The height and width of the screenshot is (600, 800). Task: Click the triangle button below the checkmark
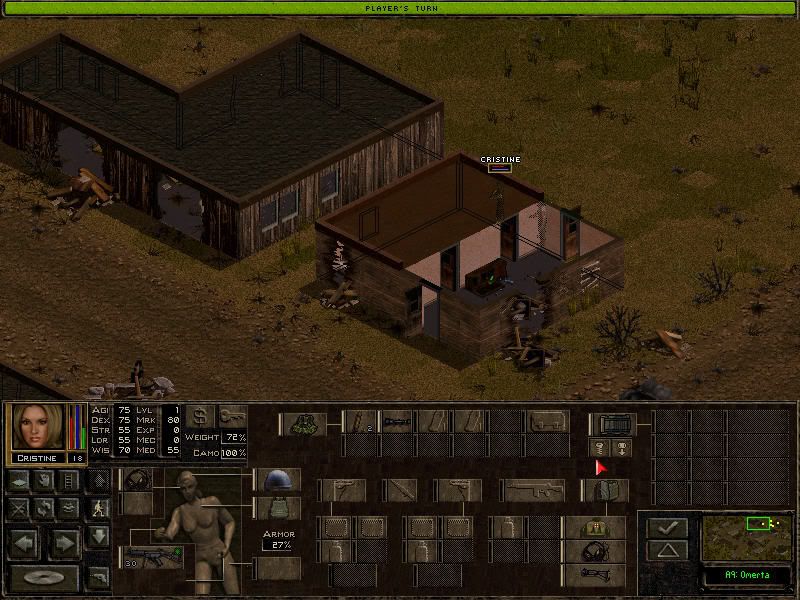666,550
